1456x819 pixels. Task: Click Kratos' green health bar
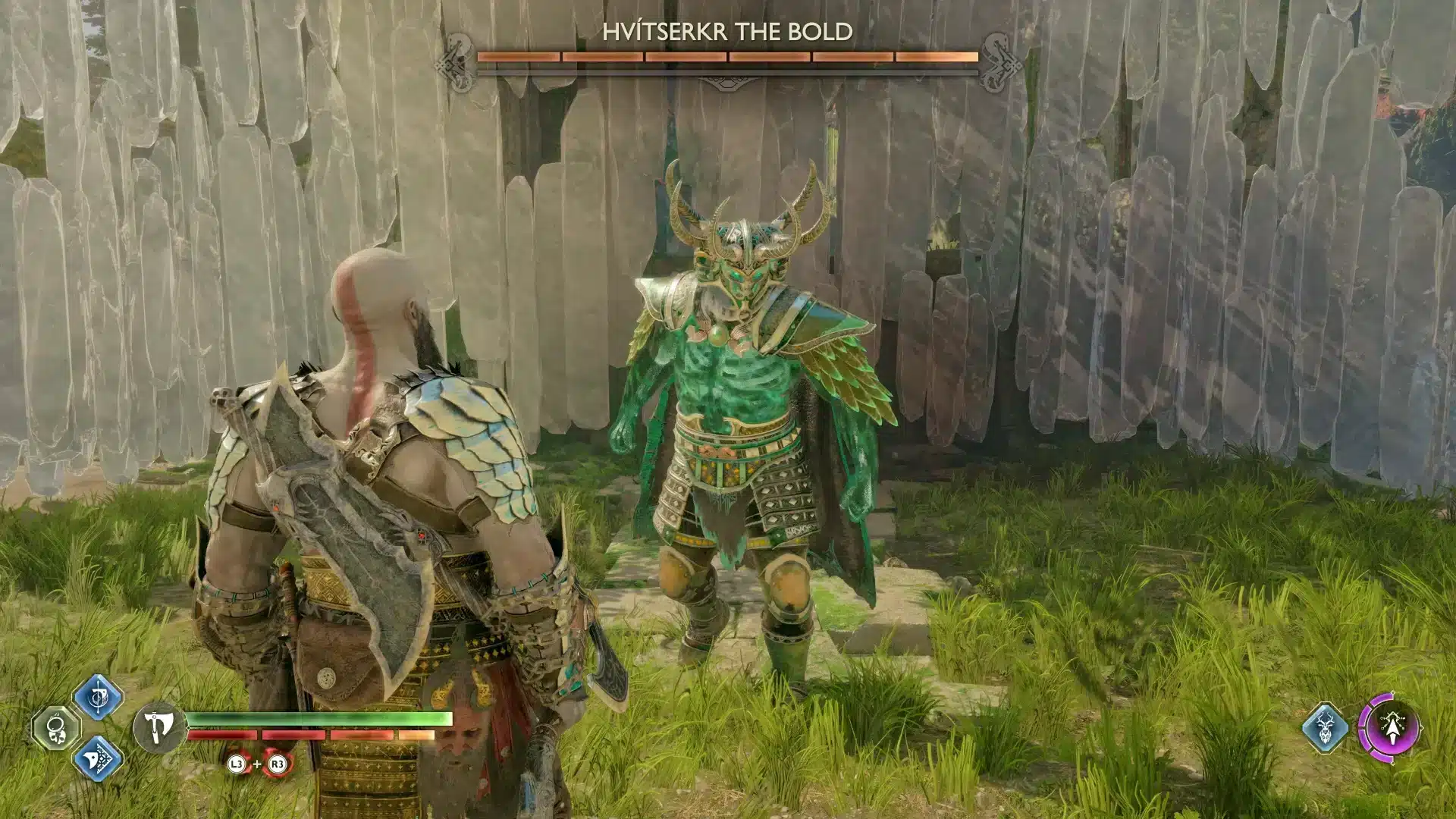point(318,719)
